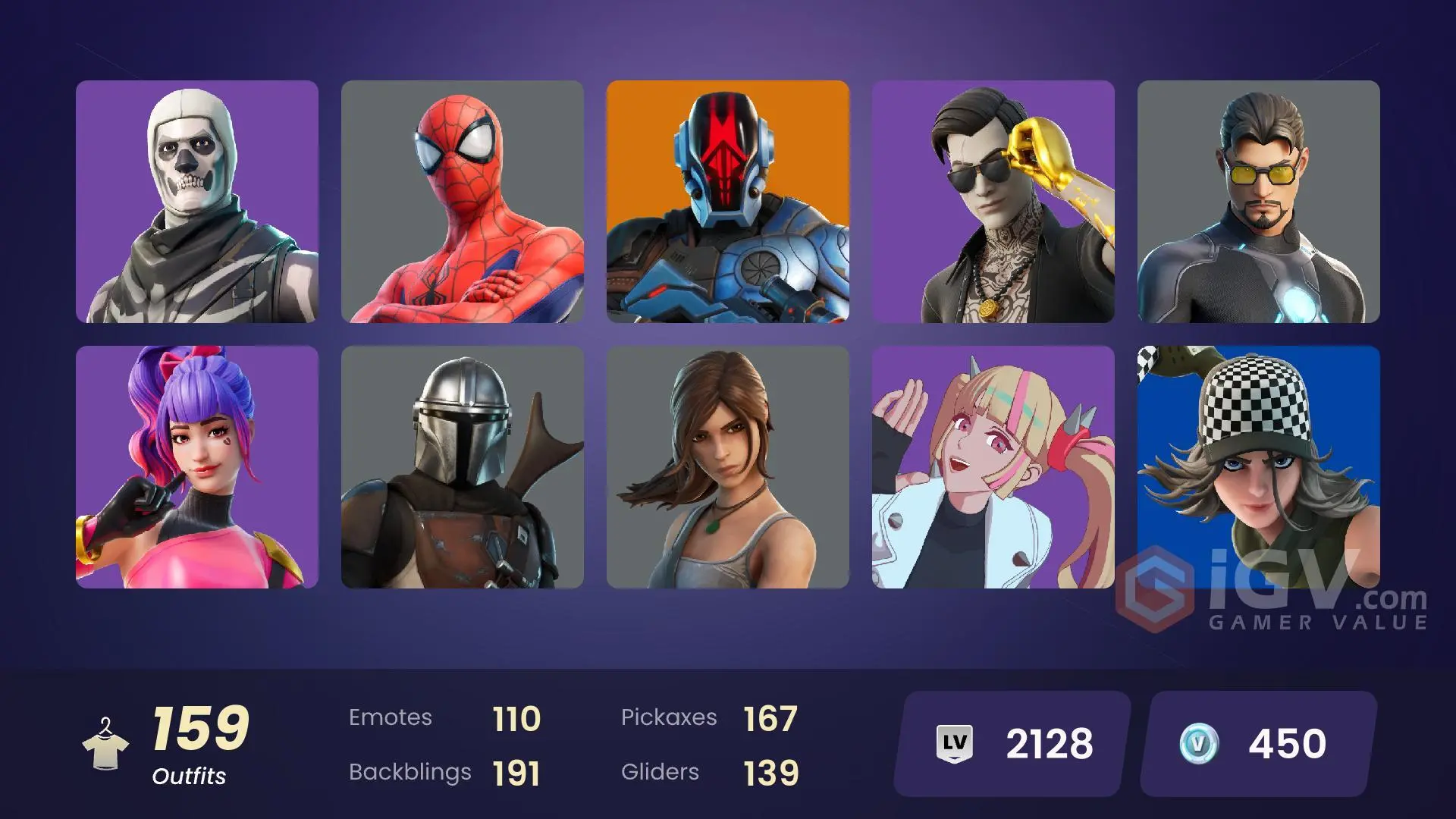
Task: Choose the Spider-Man outfit thumbnail
Action: tap(463, 202)
